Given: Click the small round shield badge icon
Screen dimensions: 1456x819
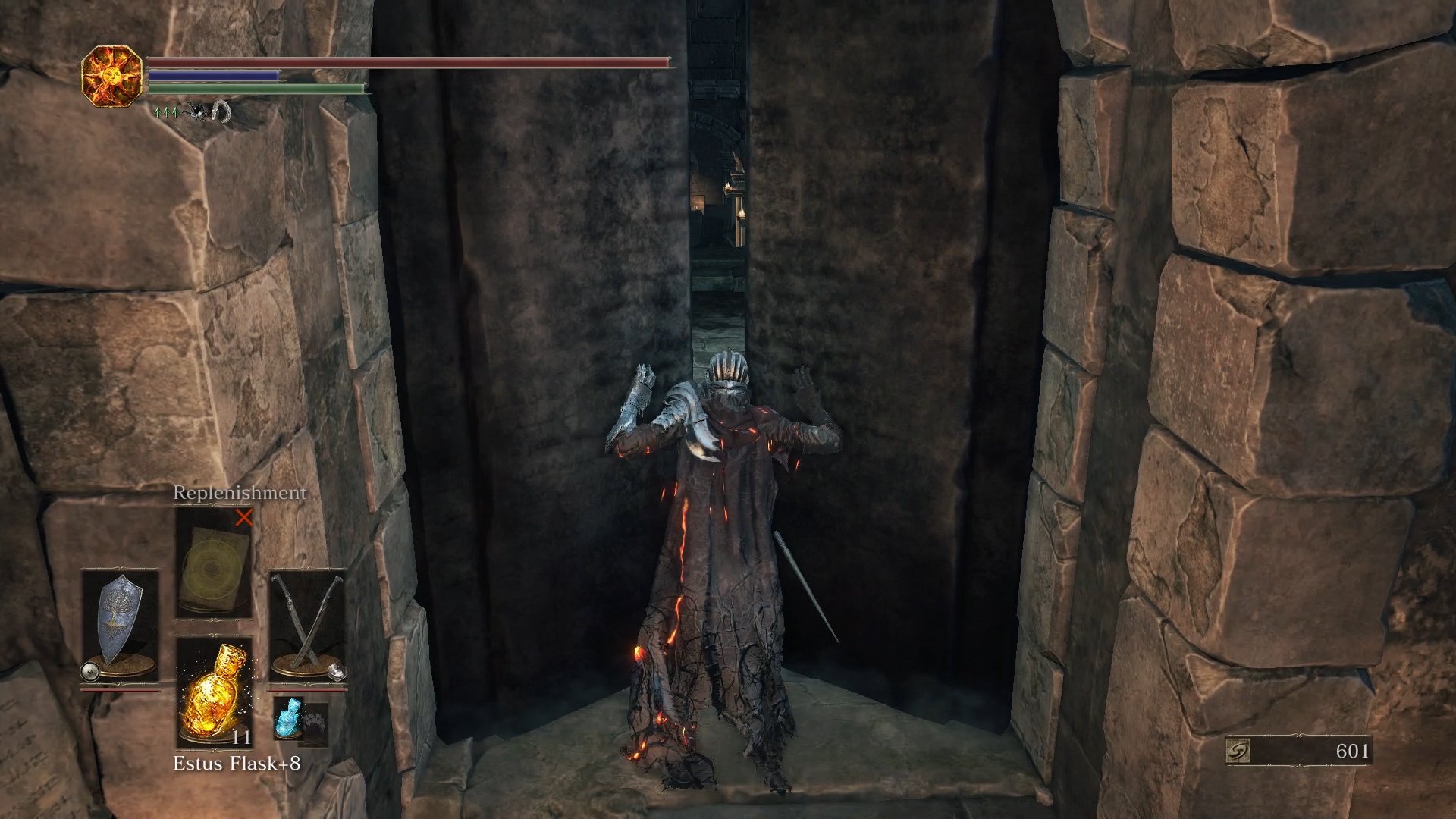Looking at the screenshot, I should tap(89, 670).
